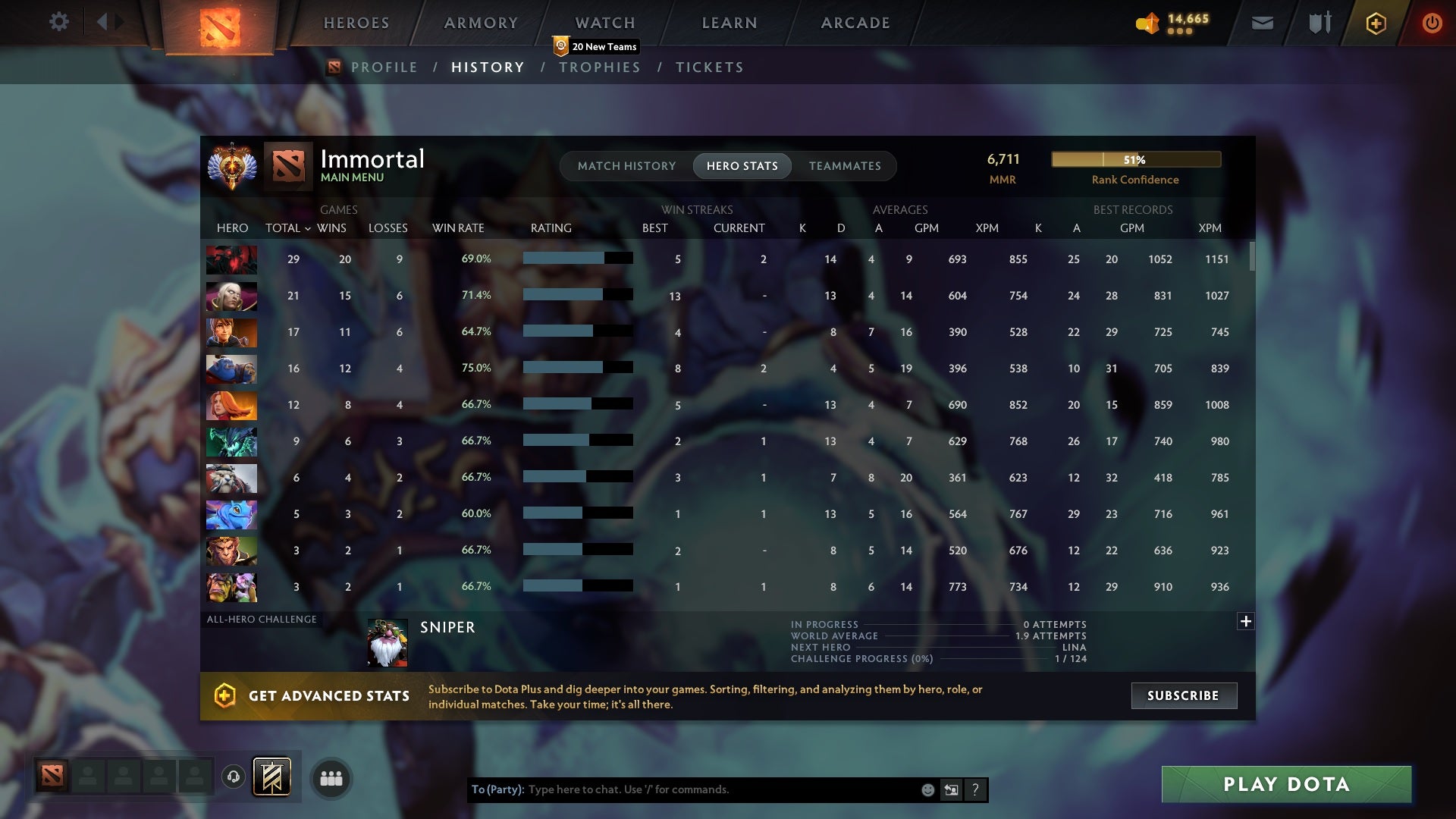Click the Rank Confidence progress bar
1456x819 pixels.
1135,159
